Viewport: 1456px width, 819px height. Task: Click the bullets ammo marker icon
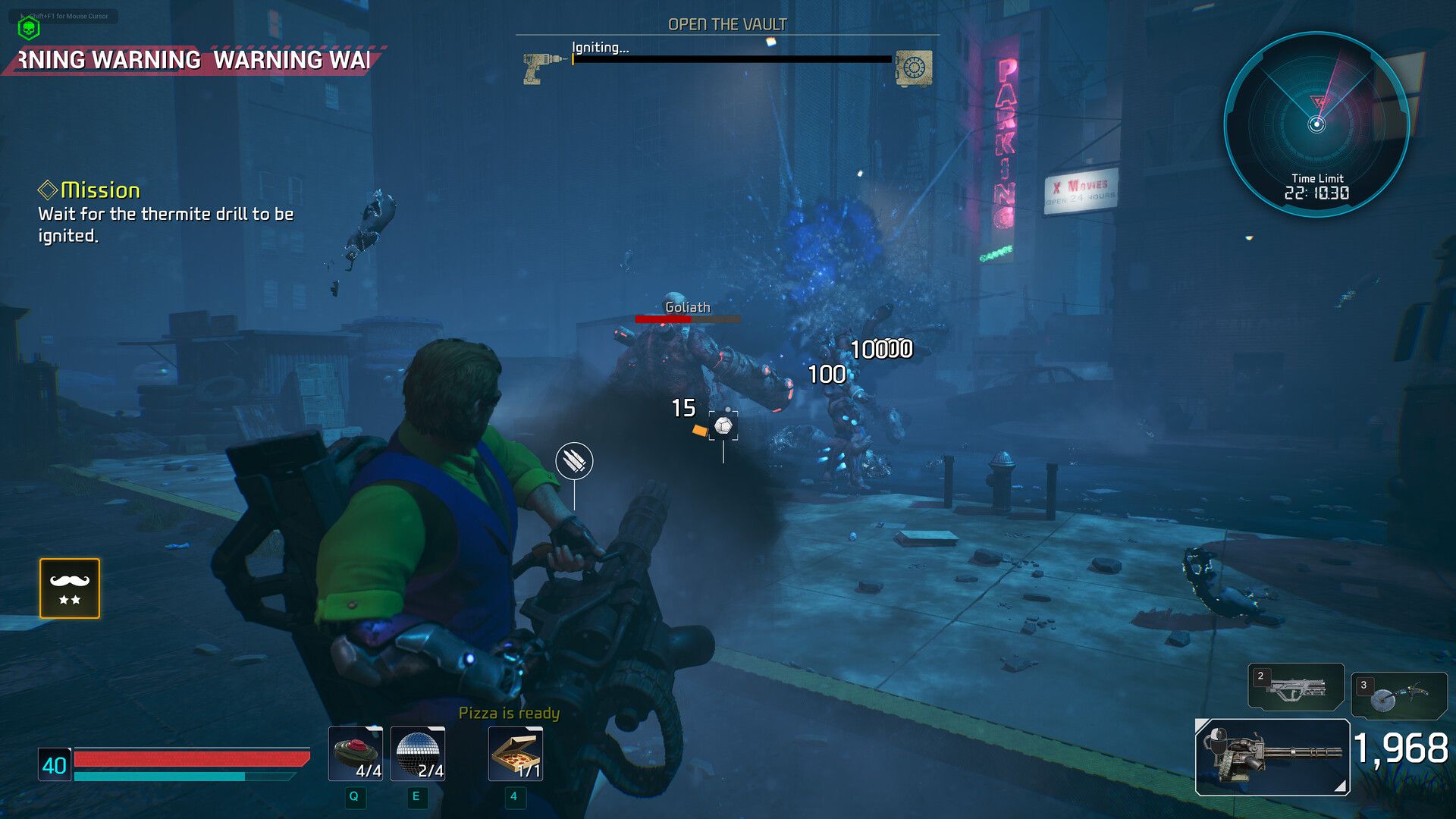pyautogui.click(x=574, y=460)
